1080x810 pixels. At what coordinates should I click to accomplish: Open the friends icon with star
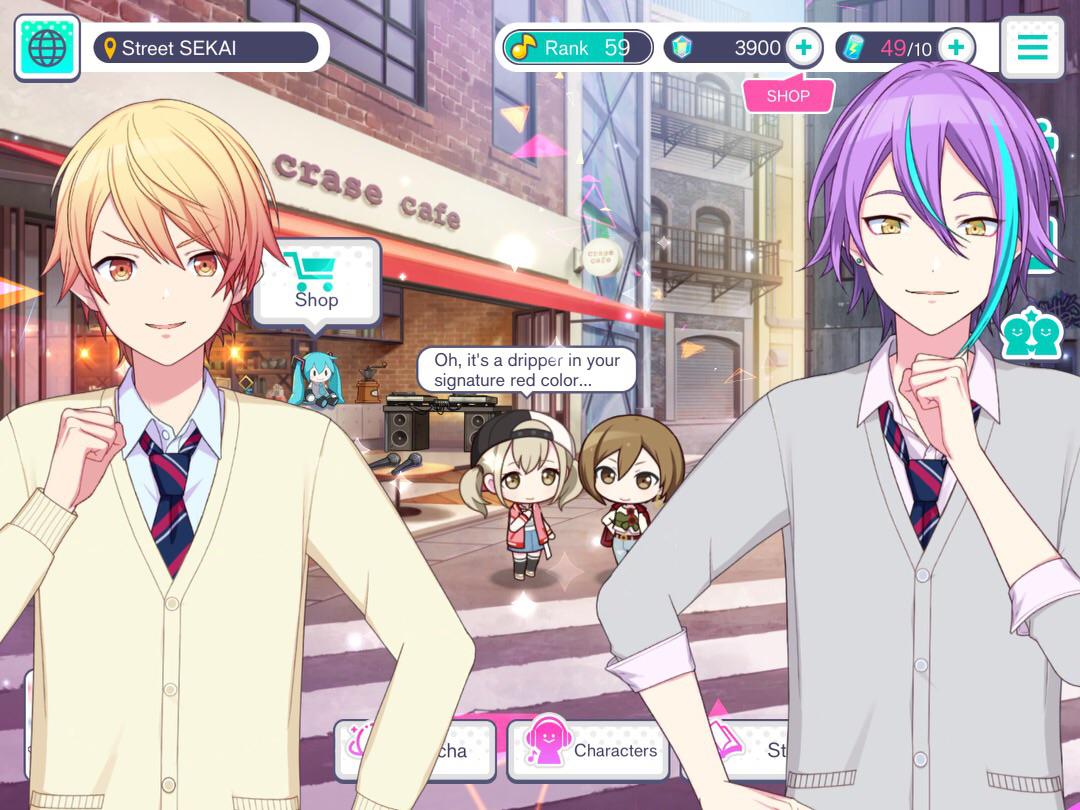coord(1031,335)
